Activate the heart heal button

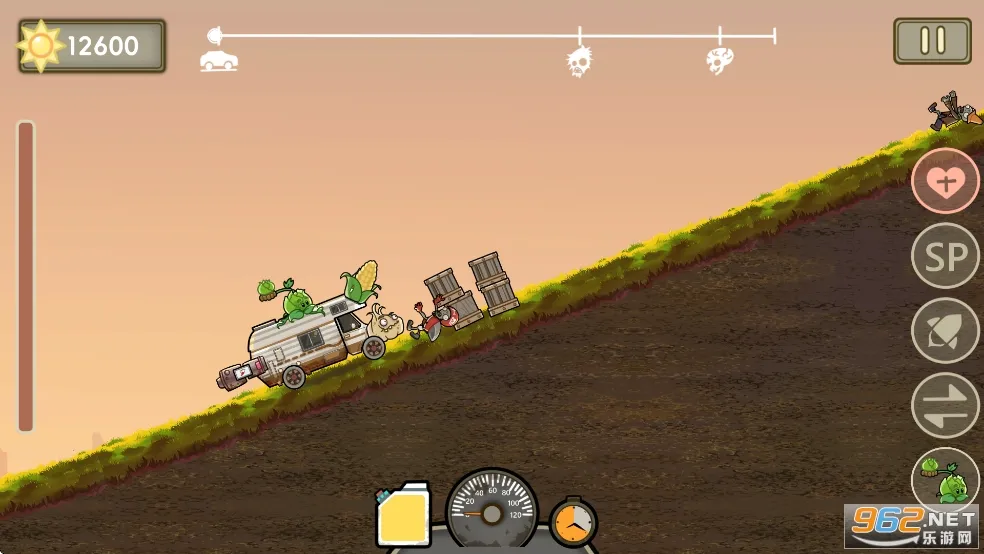(945, 181)
